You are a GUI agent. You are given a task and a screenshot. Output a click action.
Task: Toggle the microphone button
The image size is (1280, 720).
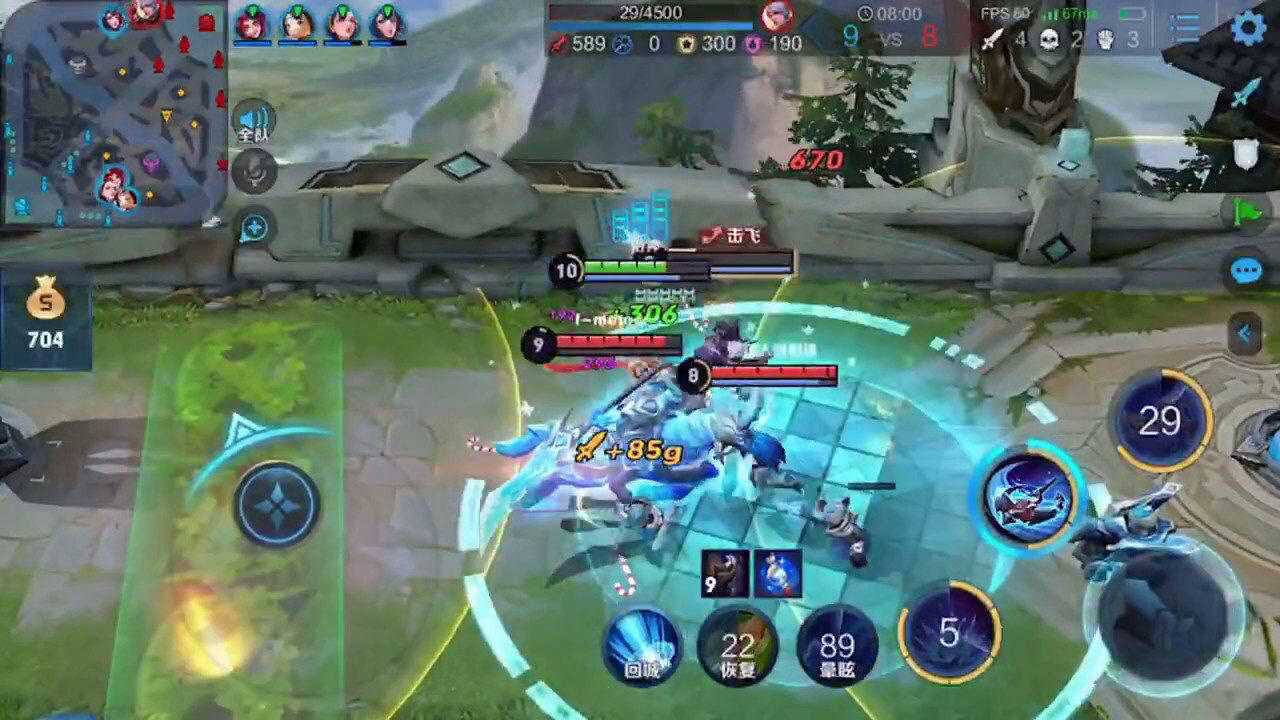coord(253,171)
